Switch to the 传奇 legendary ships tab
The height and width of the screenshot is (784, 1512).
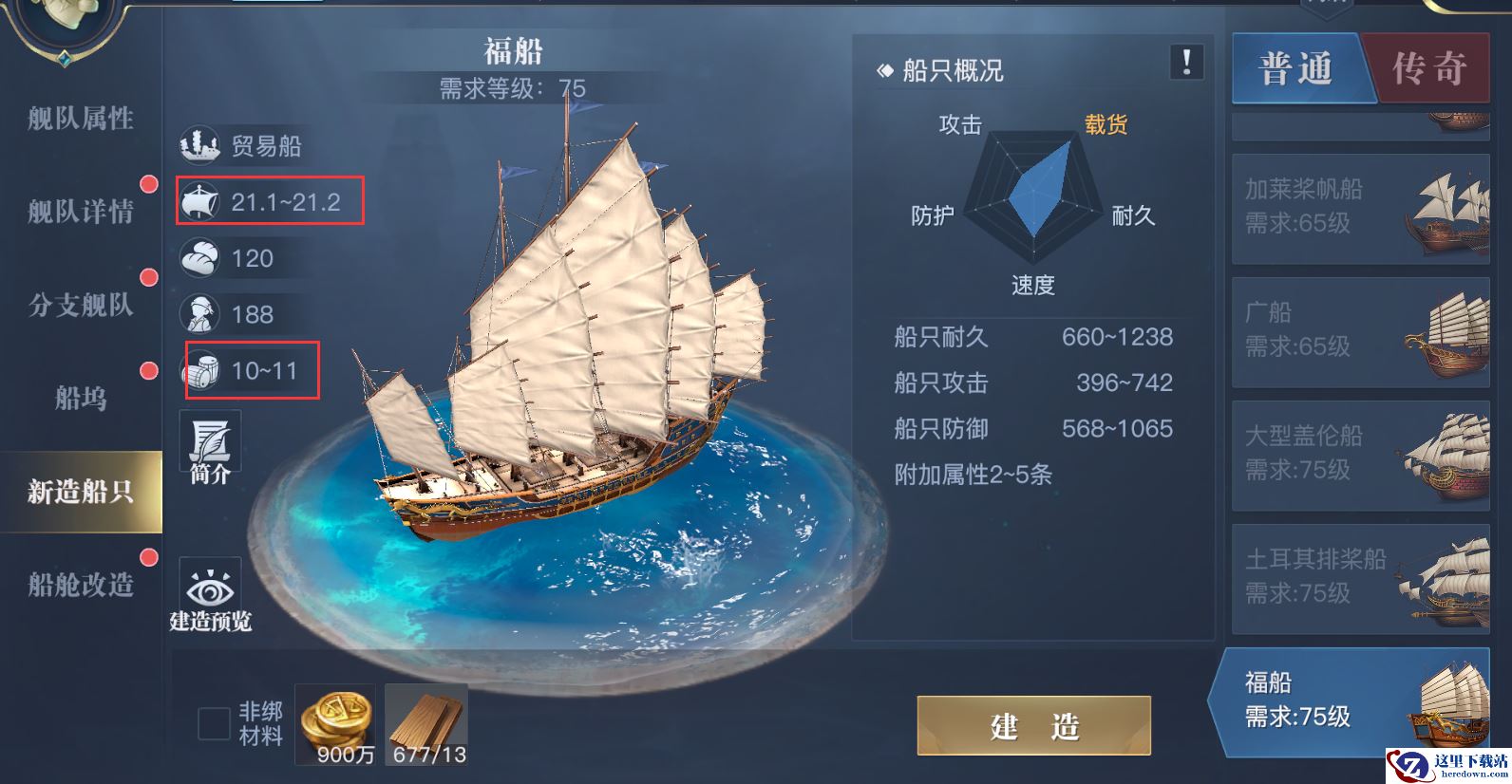point(1429,68)
